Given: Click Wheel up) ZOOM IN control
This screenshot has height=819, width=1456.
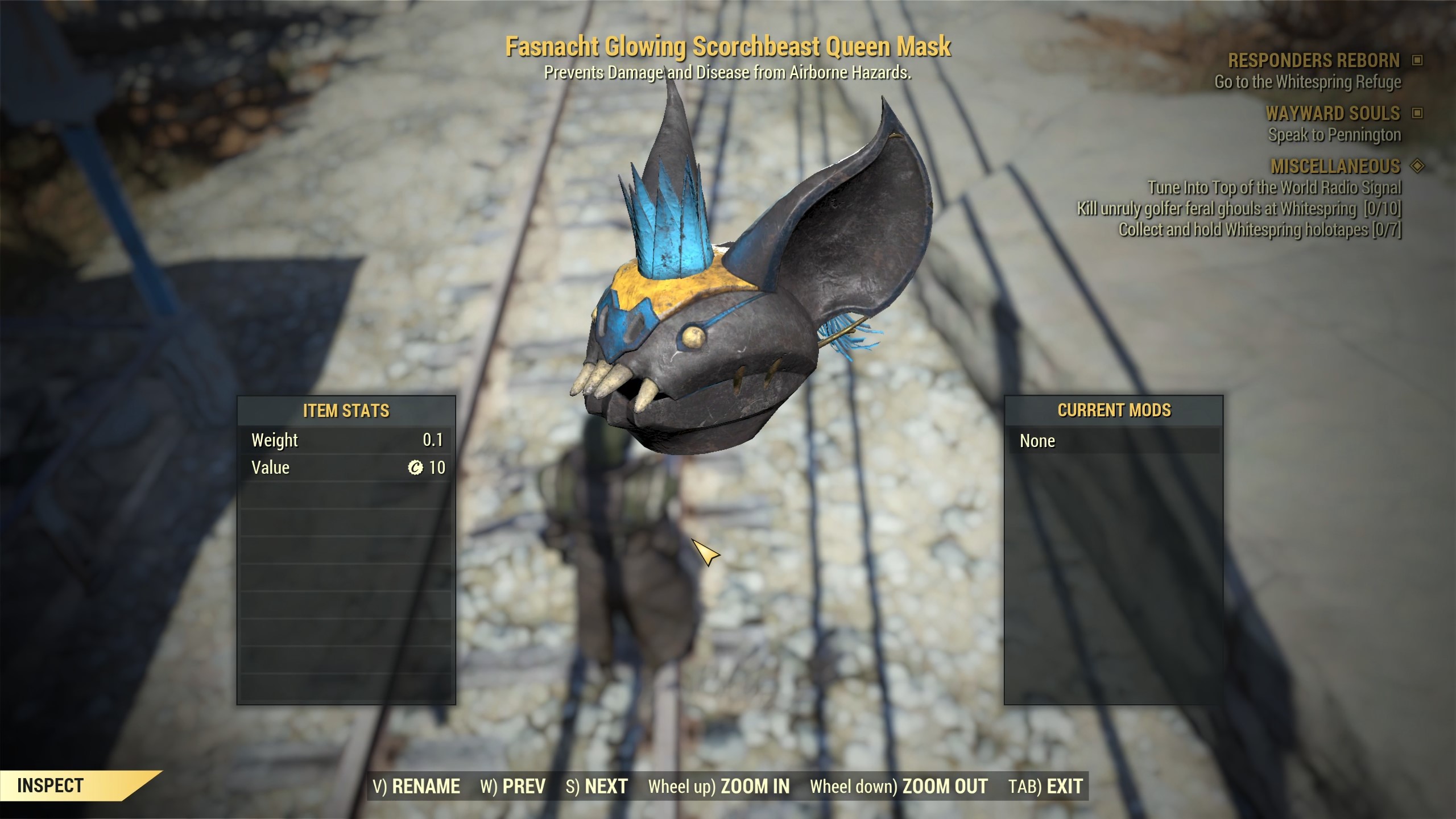Looking at the screenshot, I should (x=718, y=785).
